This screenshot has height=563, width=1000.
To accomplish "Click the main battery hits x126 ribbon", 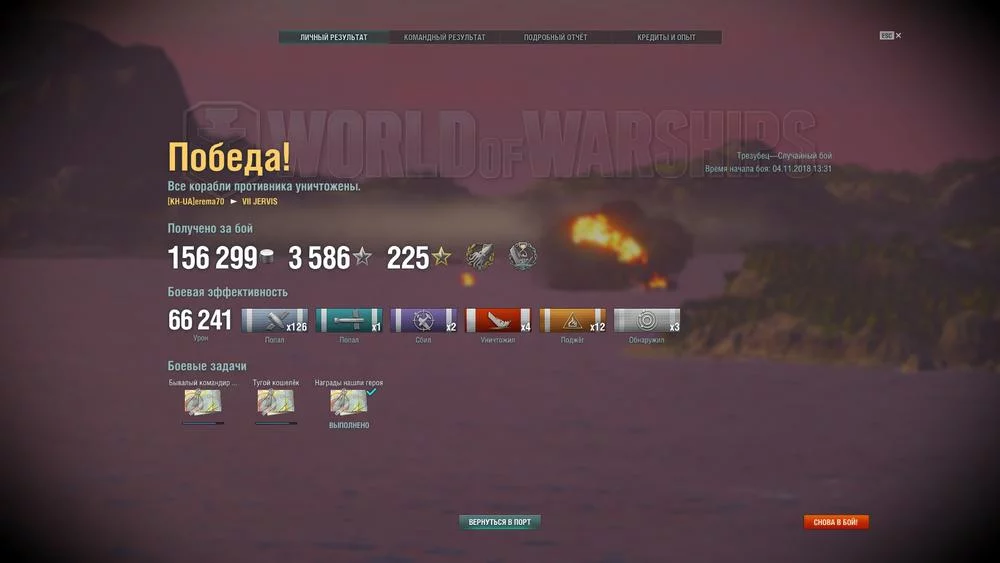I will coord(275,321).
